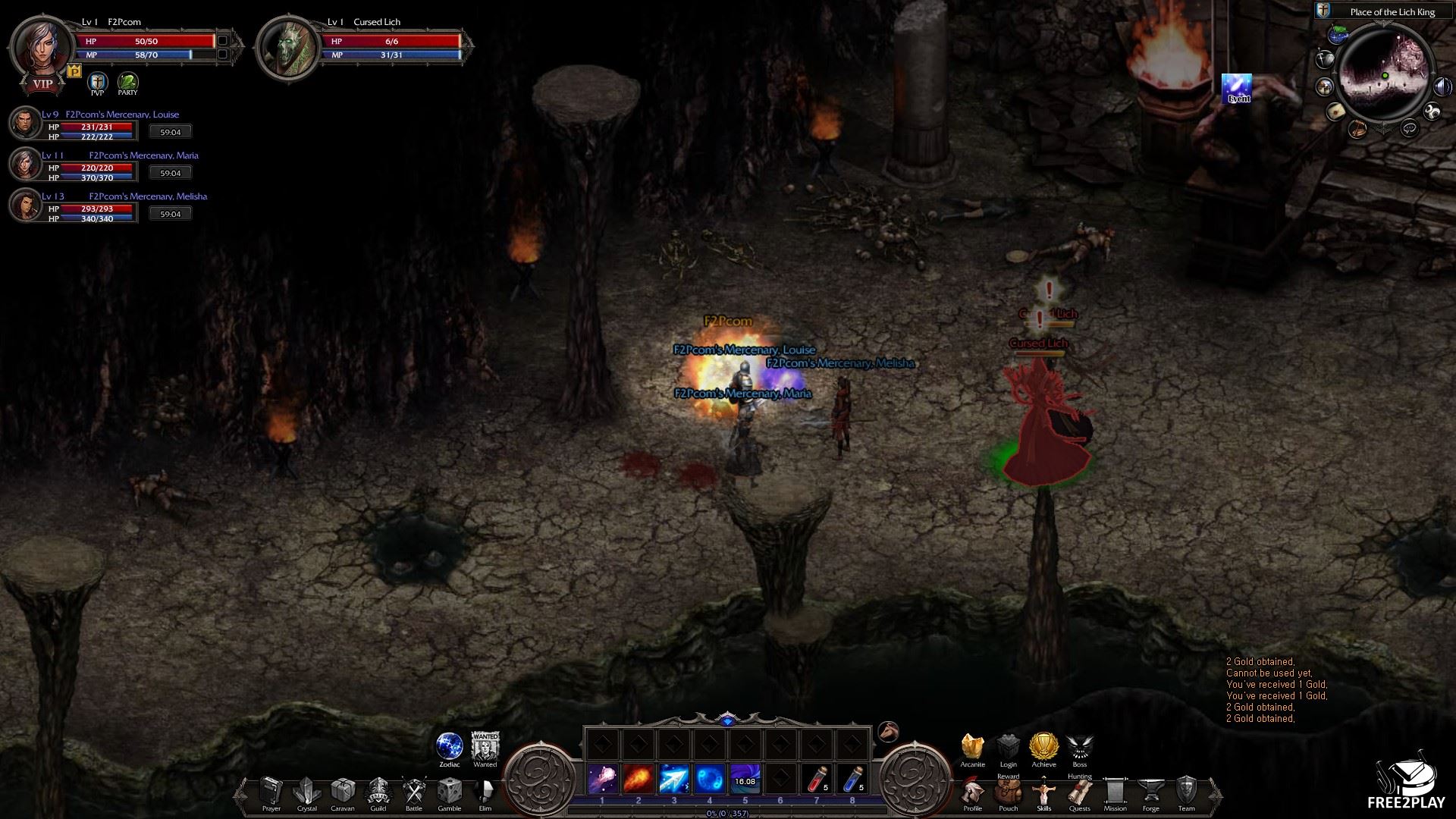Viewport: 1456px width, 819px height.
Task: Open the Skills window
Action: click(1043, 792)
